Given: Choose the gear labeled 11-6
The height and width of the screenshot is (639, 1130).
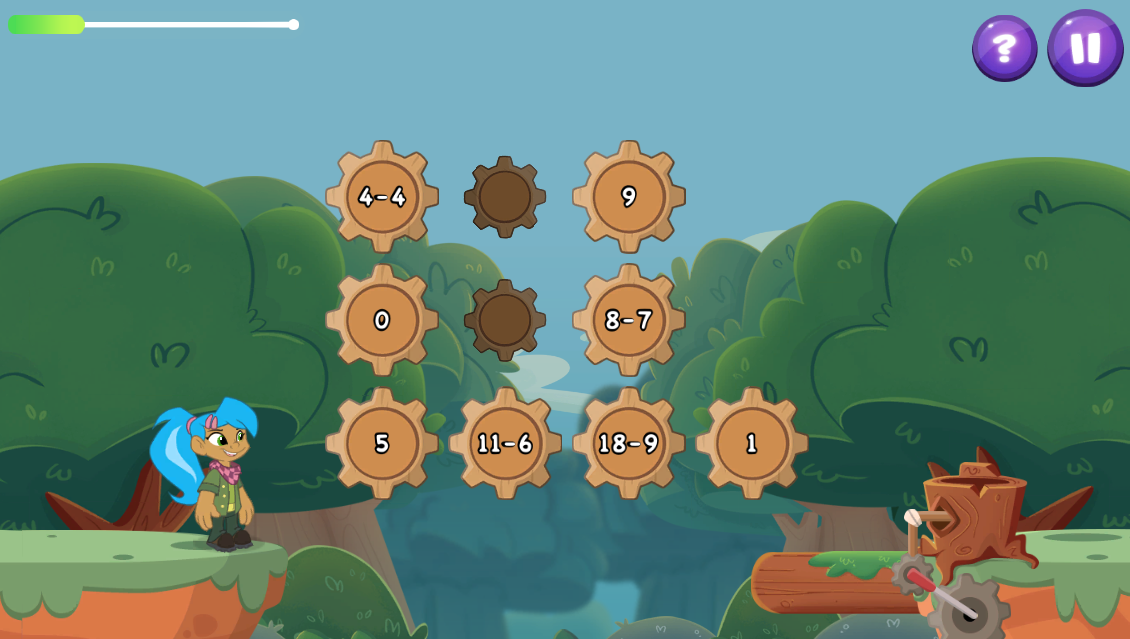Looking at the screenshot, I should (505, 443).
